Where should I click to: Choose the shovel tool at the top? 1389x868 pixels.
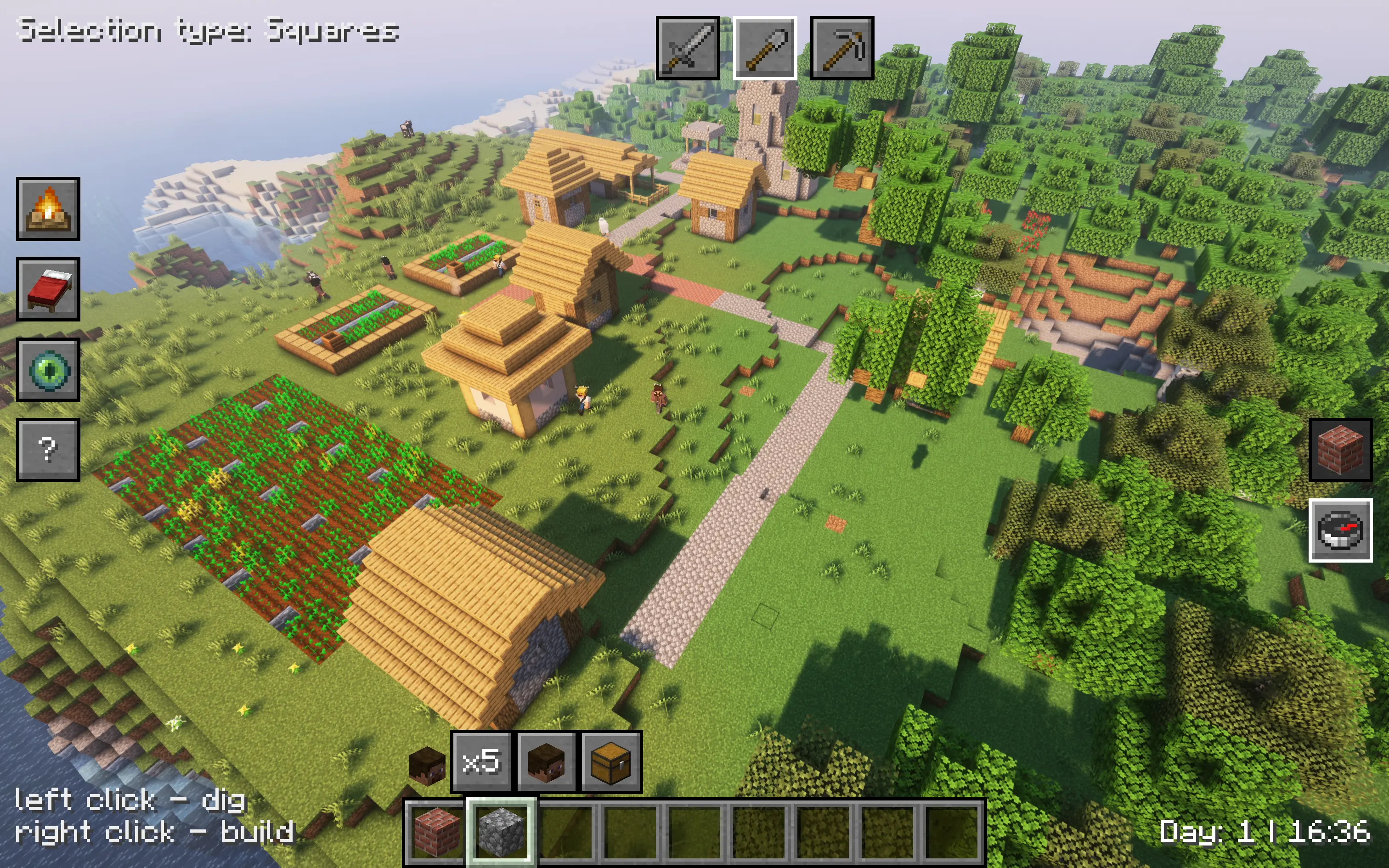coord(764,48)
